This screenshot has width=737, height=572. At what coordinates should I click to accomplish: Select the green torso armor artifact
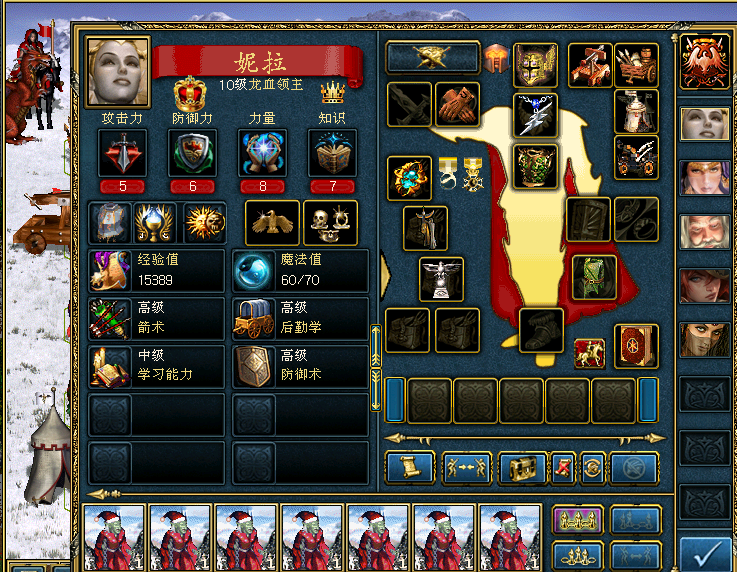coord(536,165)
